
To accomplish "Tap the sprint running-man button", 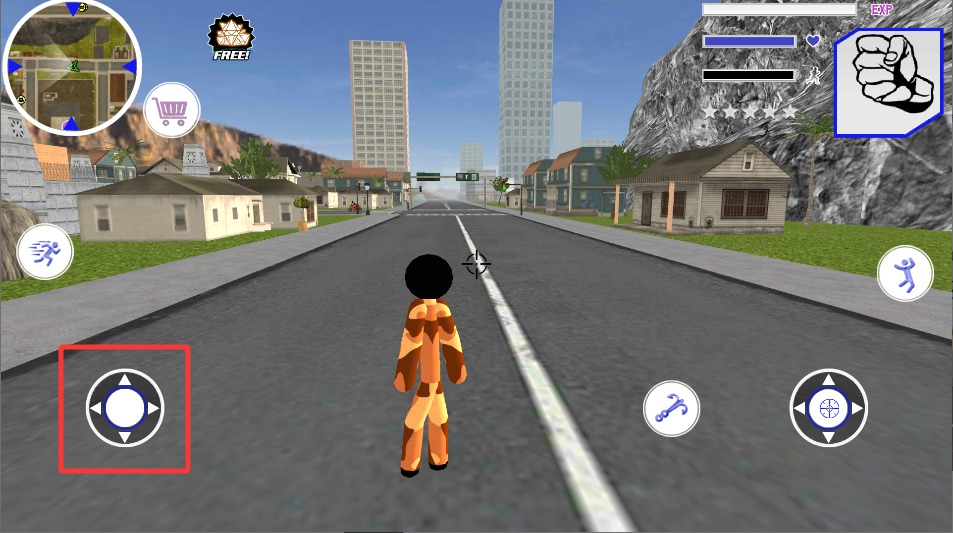I will (45, 251).
